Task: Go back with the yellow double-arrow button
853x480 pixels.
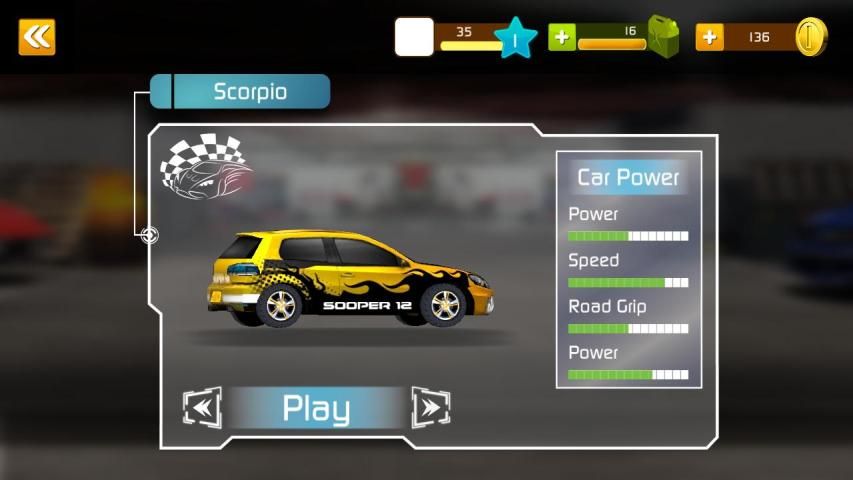Action: point(37,37)
